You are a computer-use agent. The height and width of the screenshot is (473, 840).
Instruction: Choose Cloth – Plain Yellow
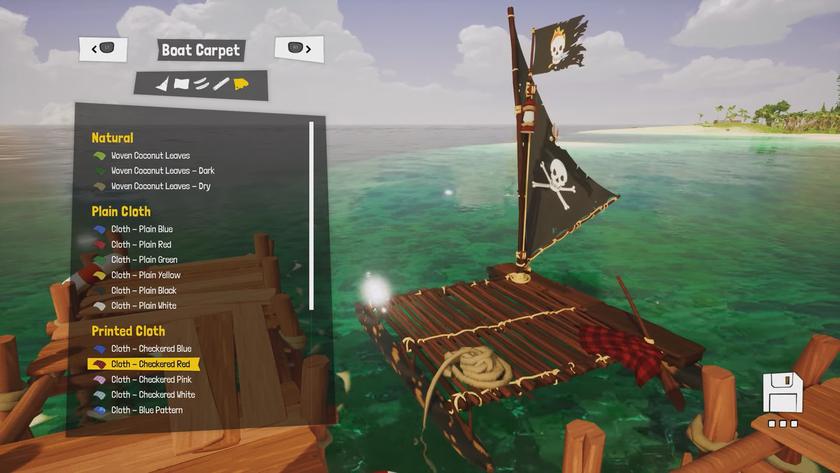click(x=145, y=275)
